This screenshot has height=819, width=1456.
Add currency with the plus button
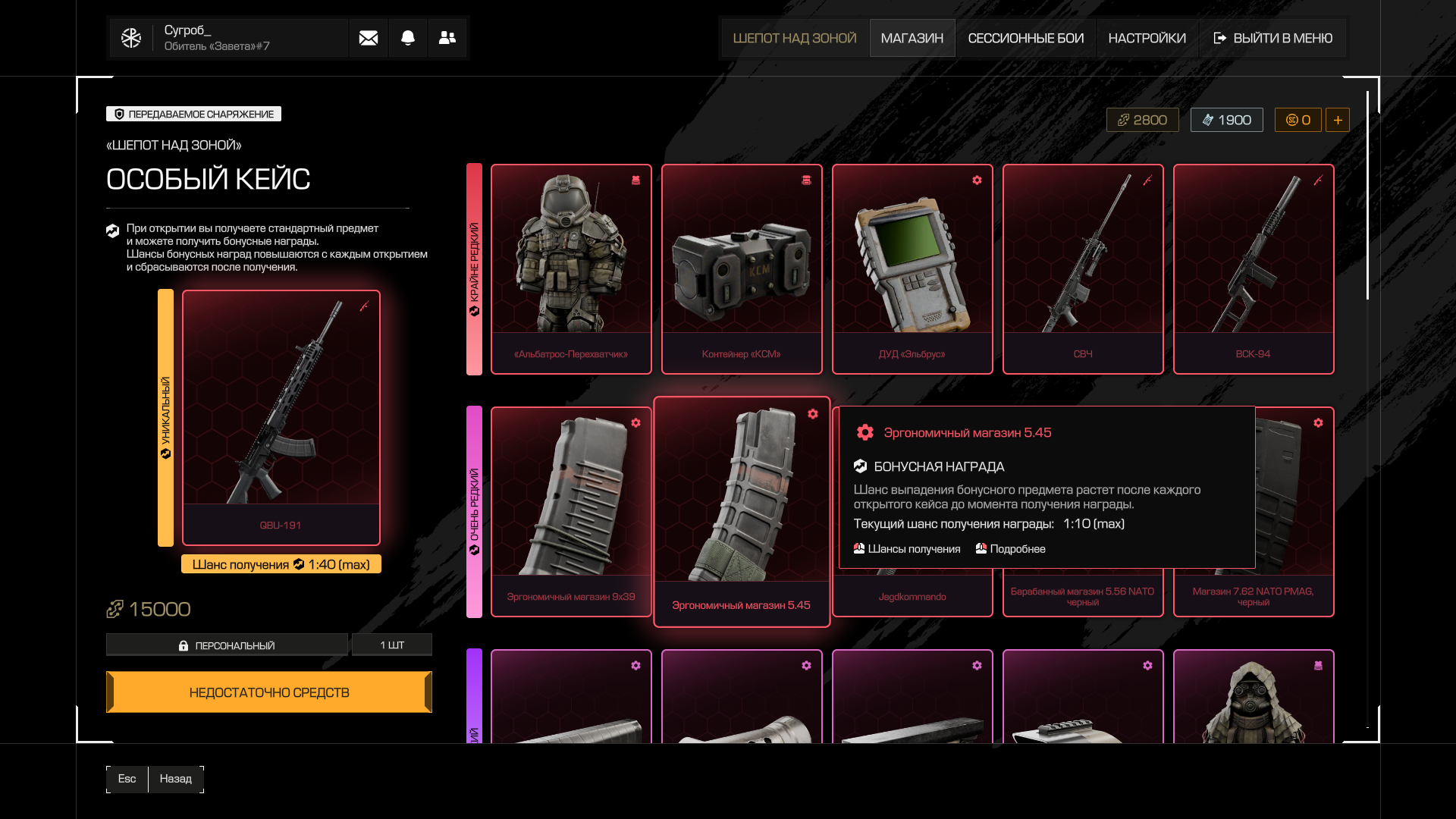click(x=1338, y=120)
